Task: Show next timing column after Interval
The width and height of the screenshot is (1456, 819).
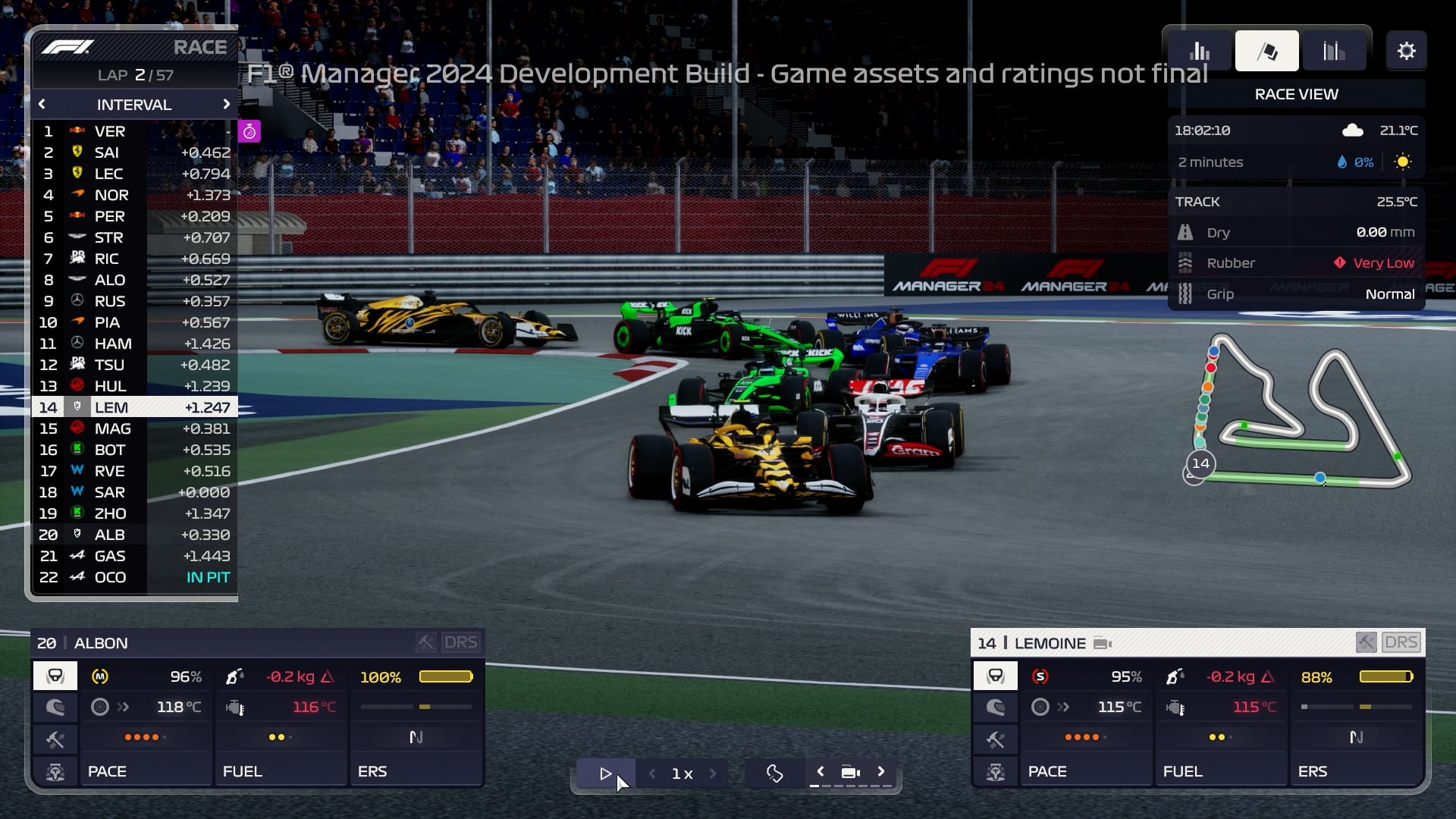Action: [x=226, y=105]
